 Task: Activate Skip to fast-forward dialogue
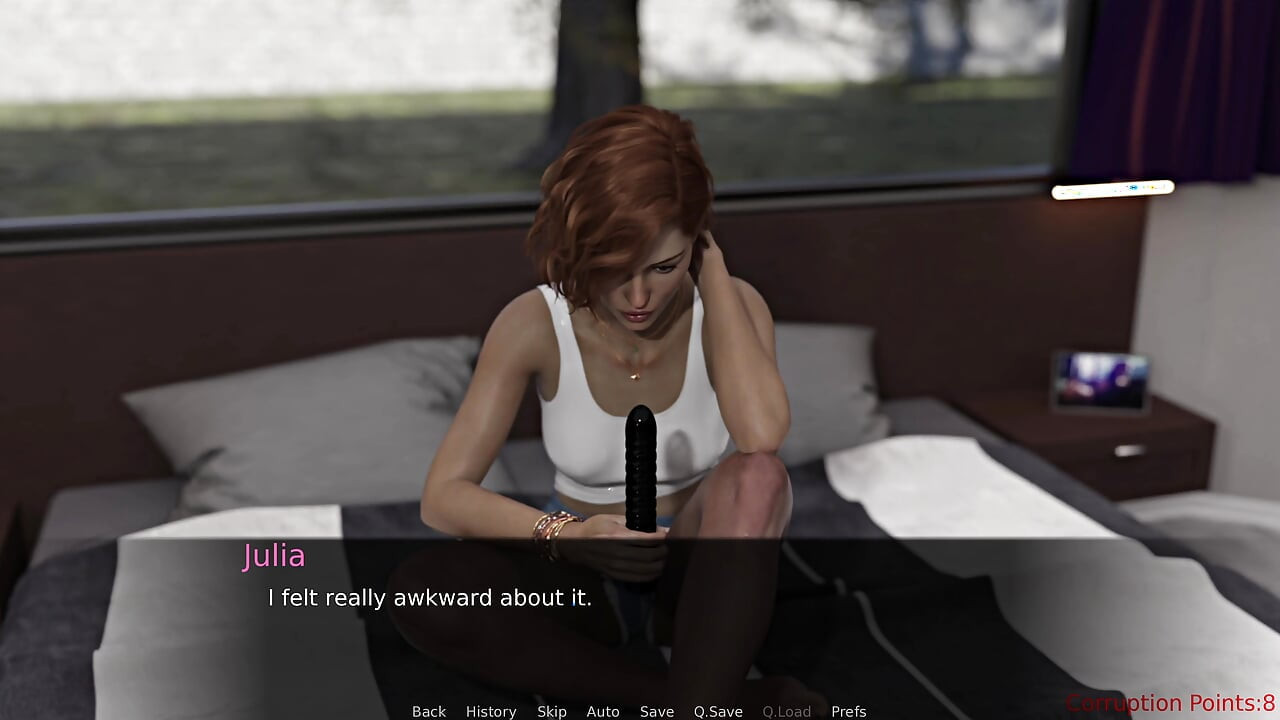pyautogui.click(x=552, y=711)
